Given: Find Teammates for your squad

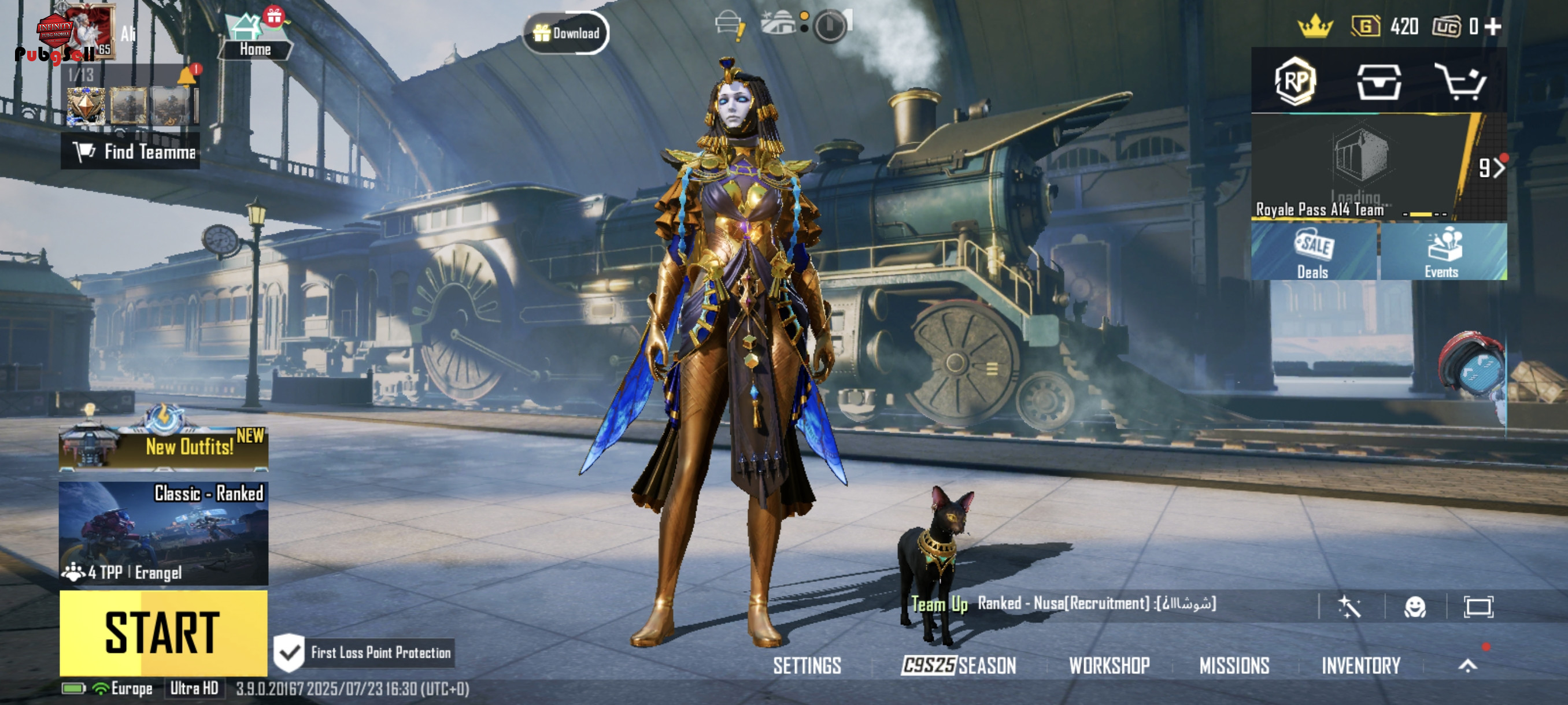Looking at the screenshot, I should (x=131, y=151).
